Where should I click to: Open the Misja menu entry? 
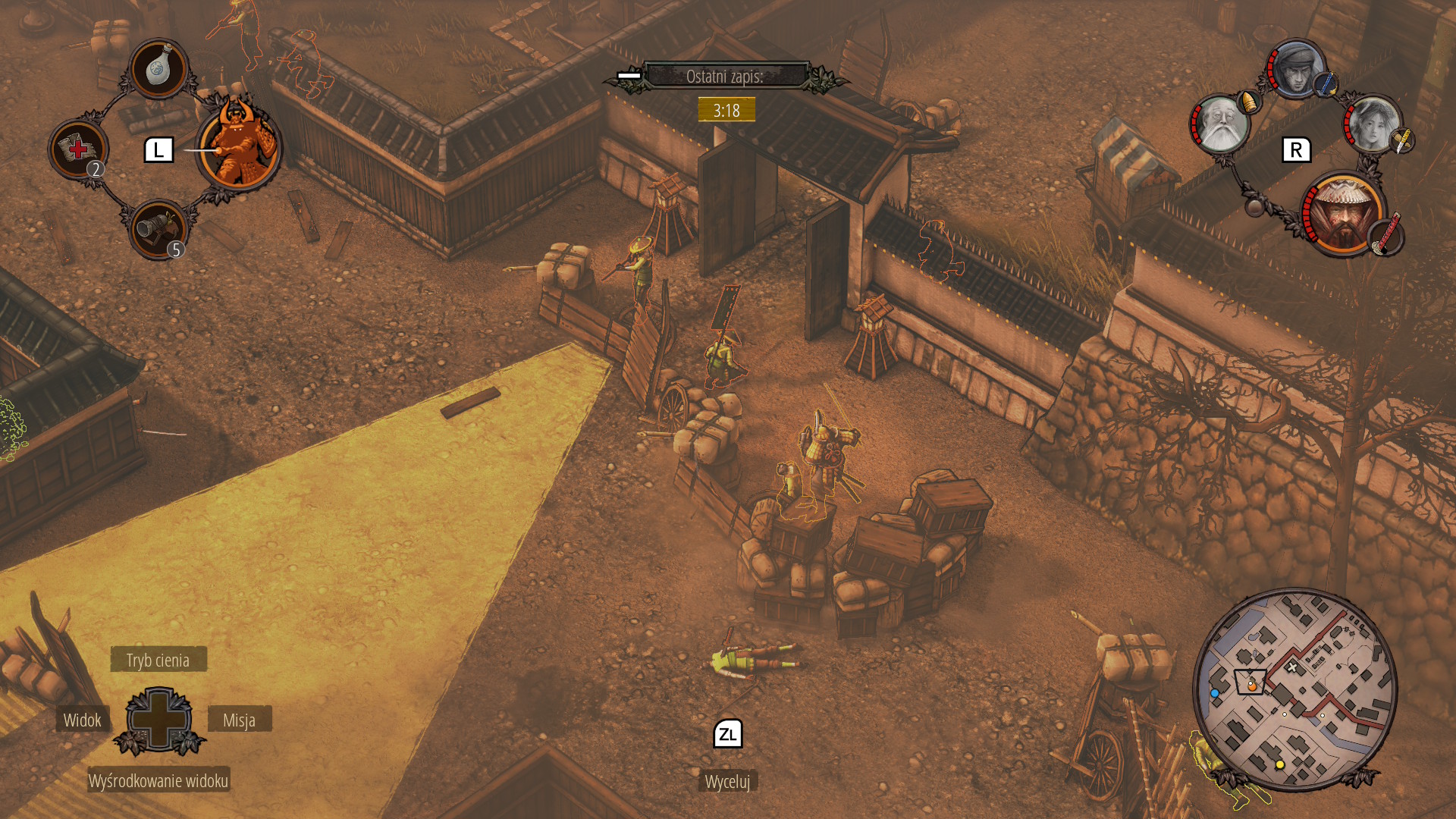240,720
